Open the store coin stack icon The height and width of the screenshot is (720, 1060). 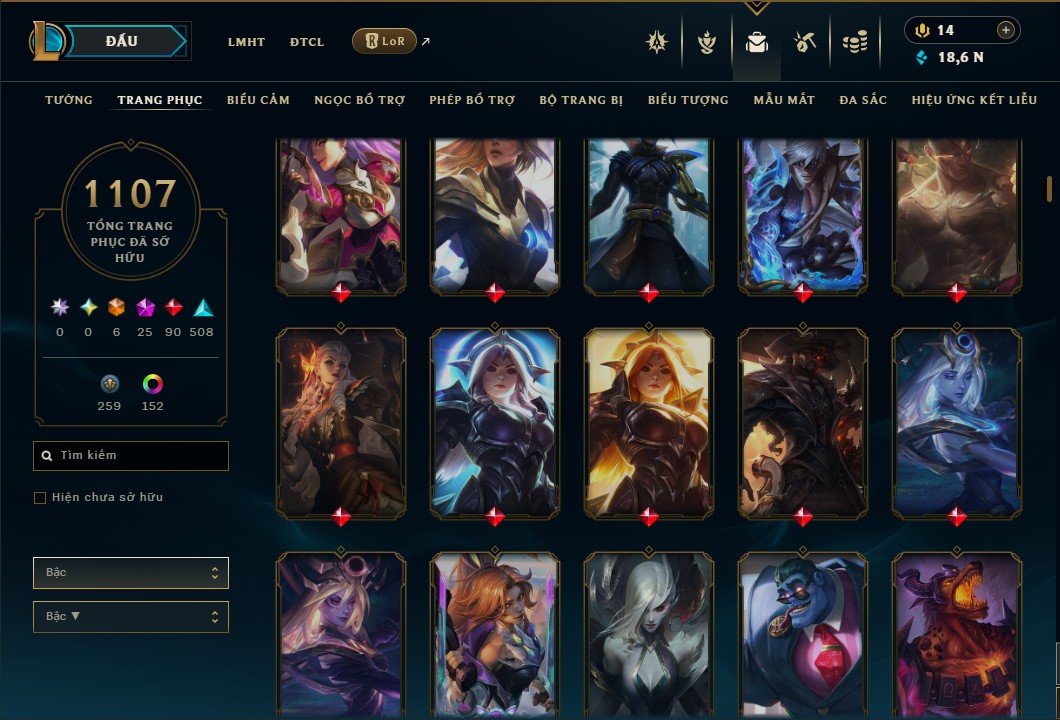coord(854,42)
